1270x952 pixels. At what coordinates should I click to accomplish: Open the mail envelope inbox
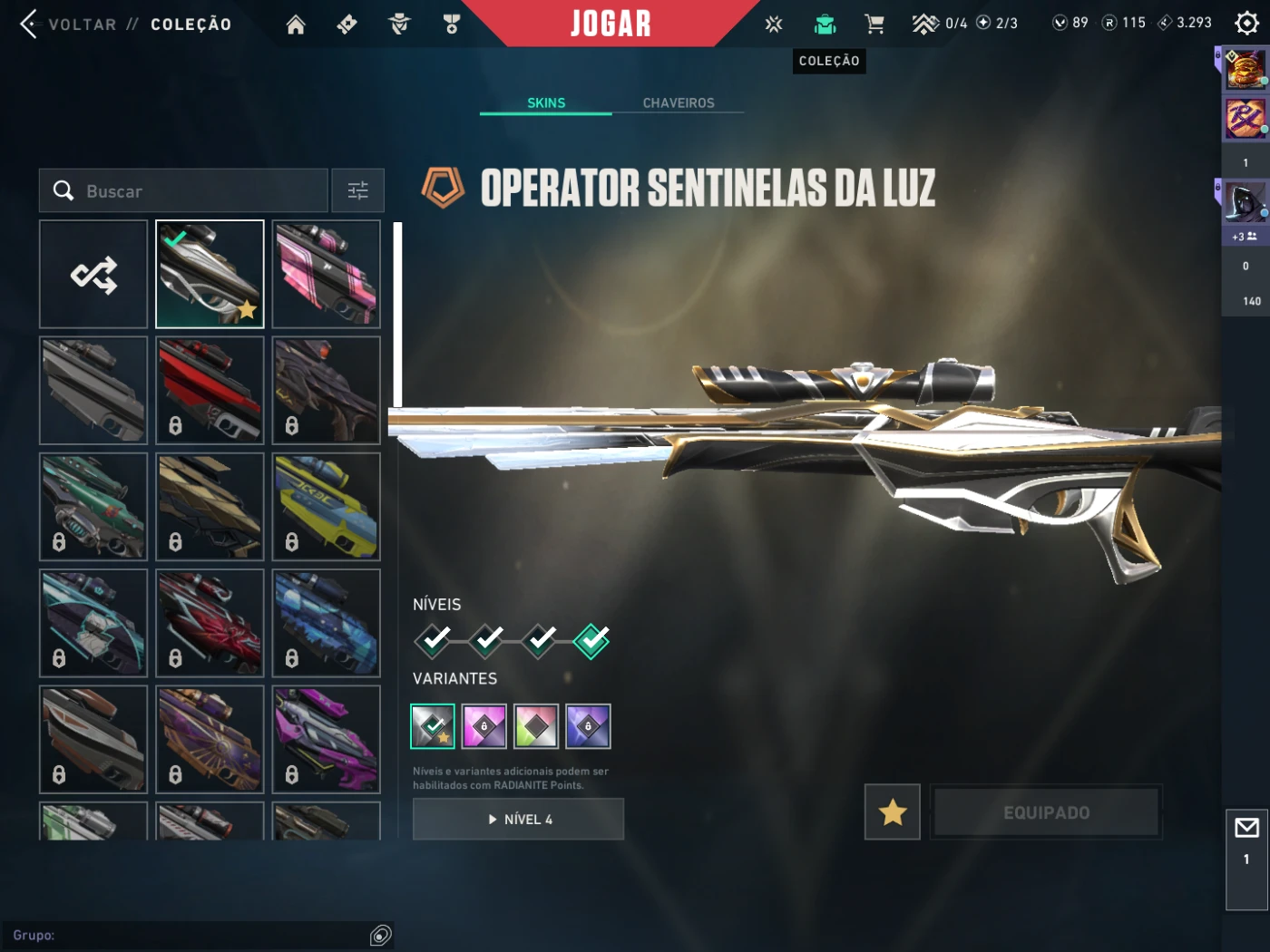tap(1246, 828)
